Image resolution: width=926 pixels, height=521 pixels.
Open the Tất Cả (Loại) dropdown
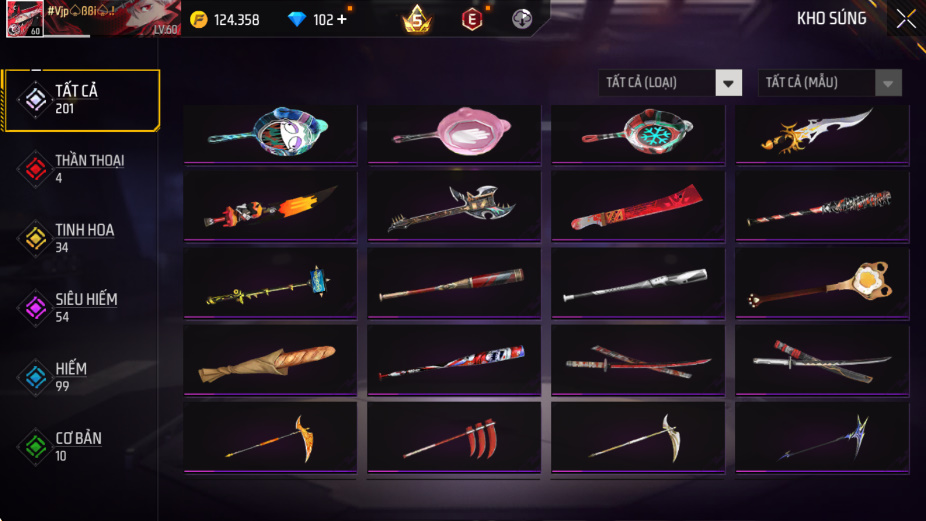point(671,83)
